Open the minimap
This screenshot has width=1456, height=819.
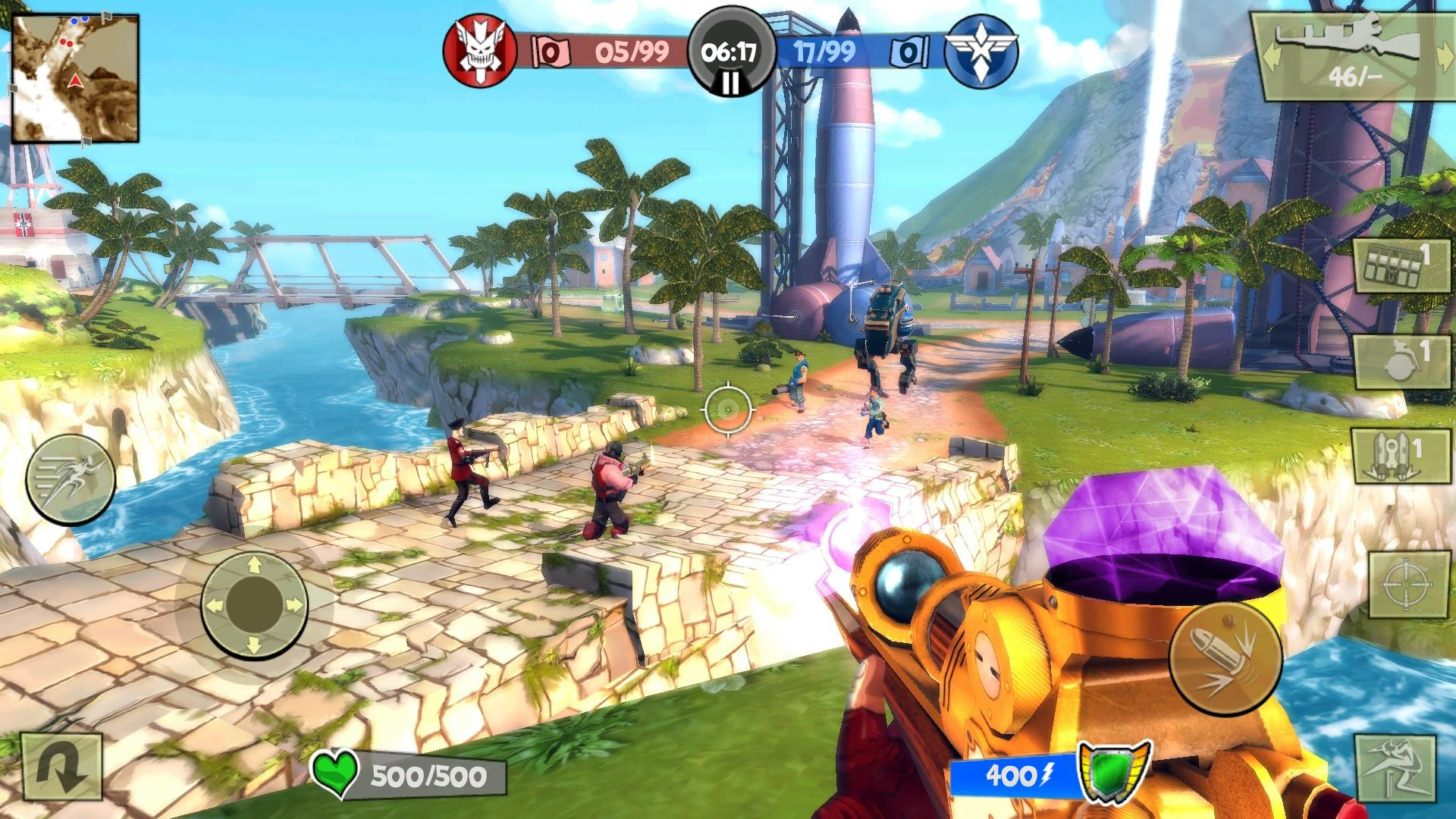point(75,77)
